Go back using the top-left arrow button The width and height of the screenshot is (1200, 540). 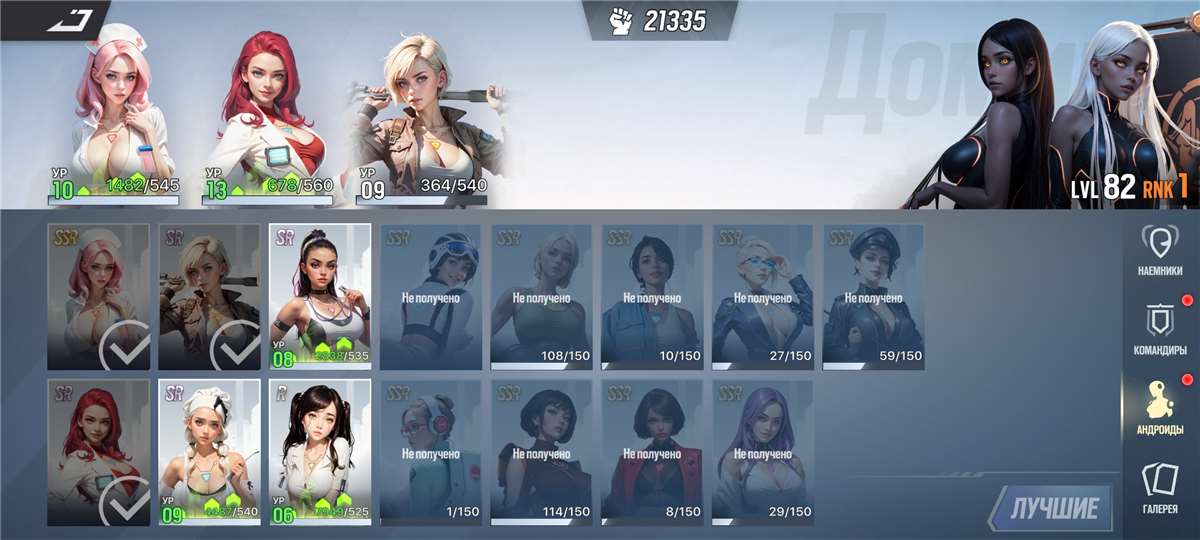[68, 19]
